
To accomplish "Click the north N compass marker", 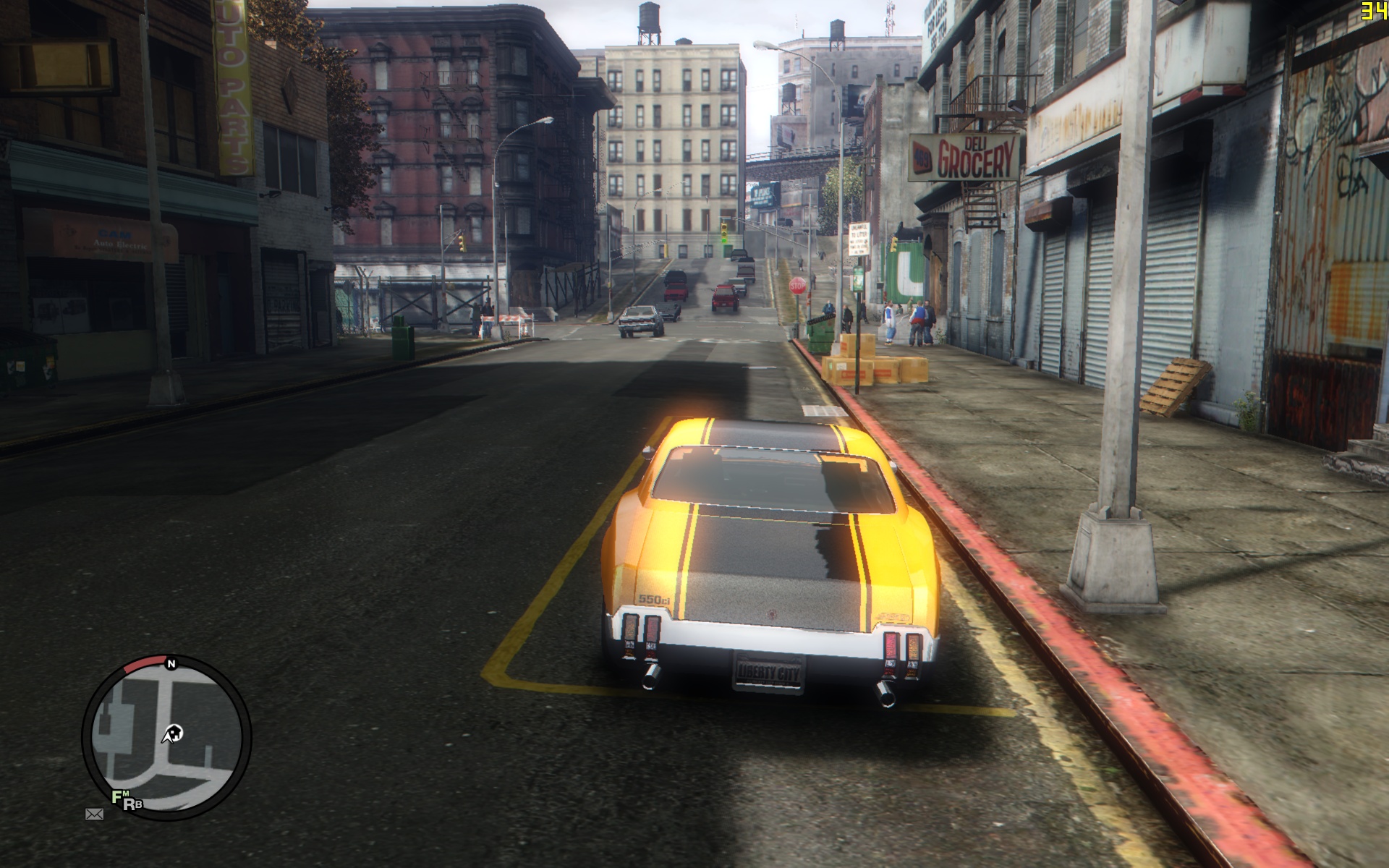I will [171, 663].
